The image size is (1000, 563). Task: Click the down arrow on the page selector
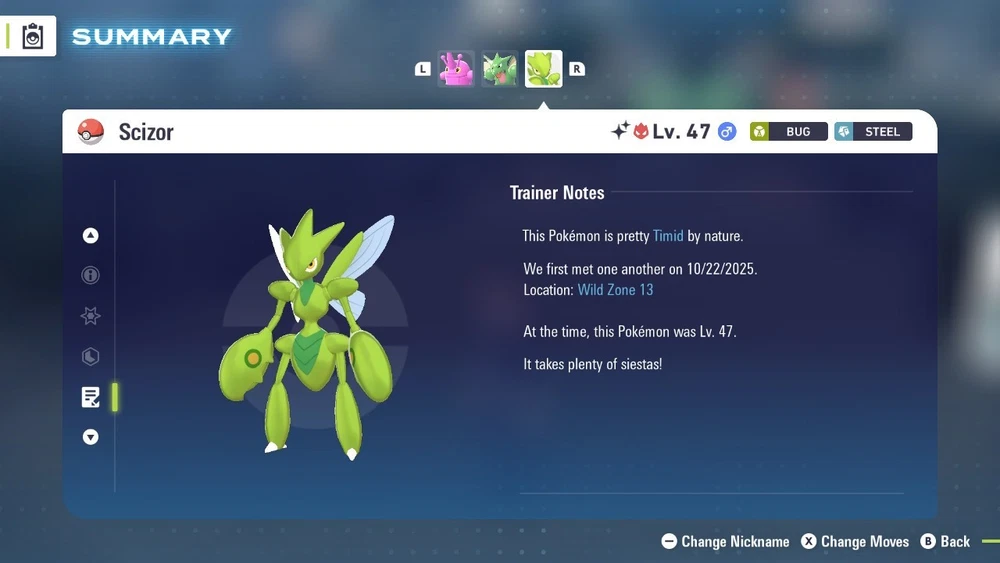click(x=91, y=437)
